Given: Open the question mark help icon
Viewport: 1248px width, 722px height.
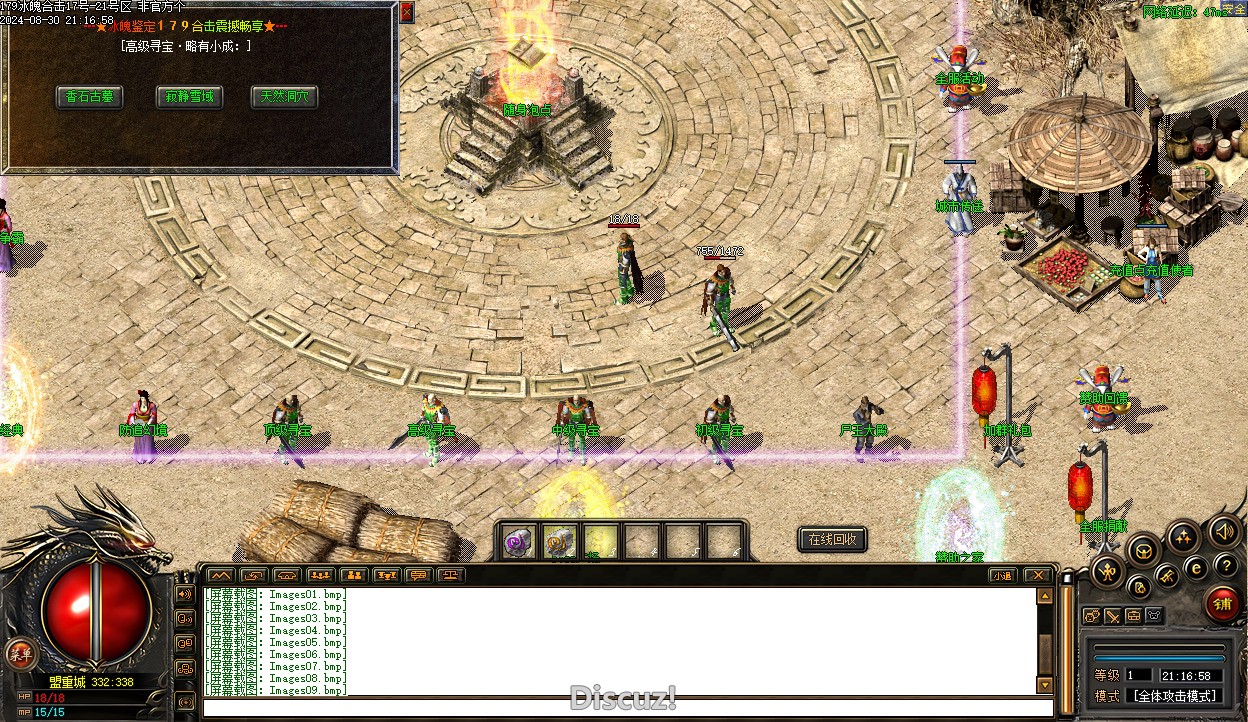Looking at the screenshot, I should coord(1225,567).
